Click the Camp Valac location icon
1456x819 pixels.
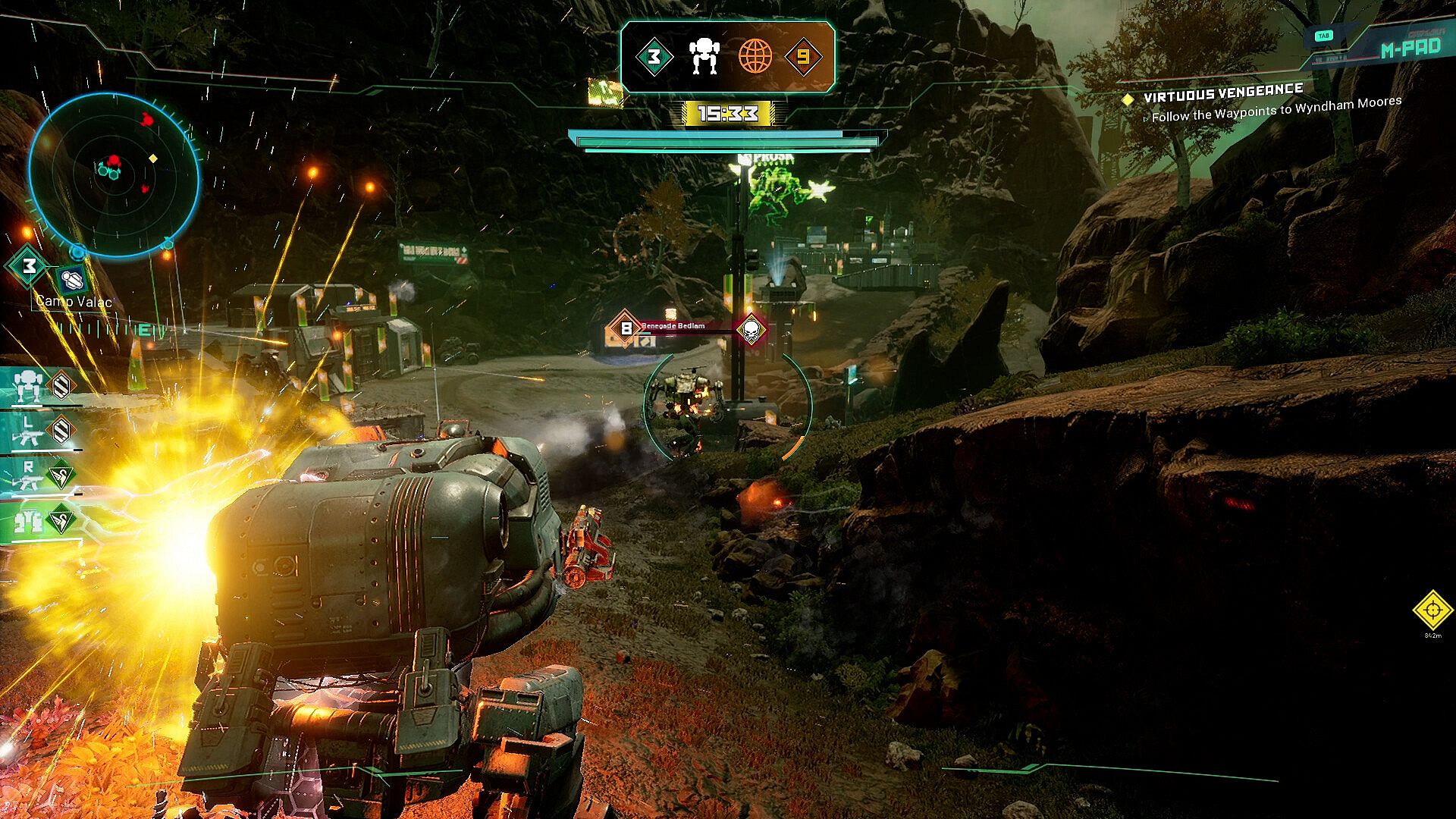[72, 280]
